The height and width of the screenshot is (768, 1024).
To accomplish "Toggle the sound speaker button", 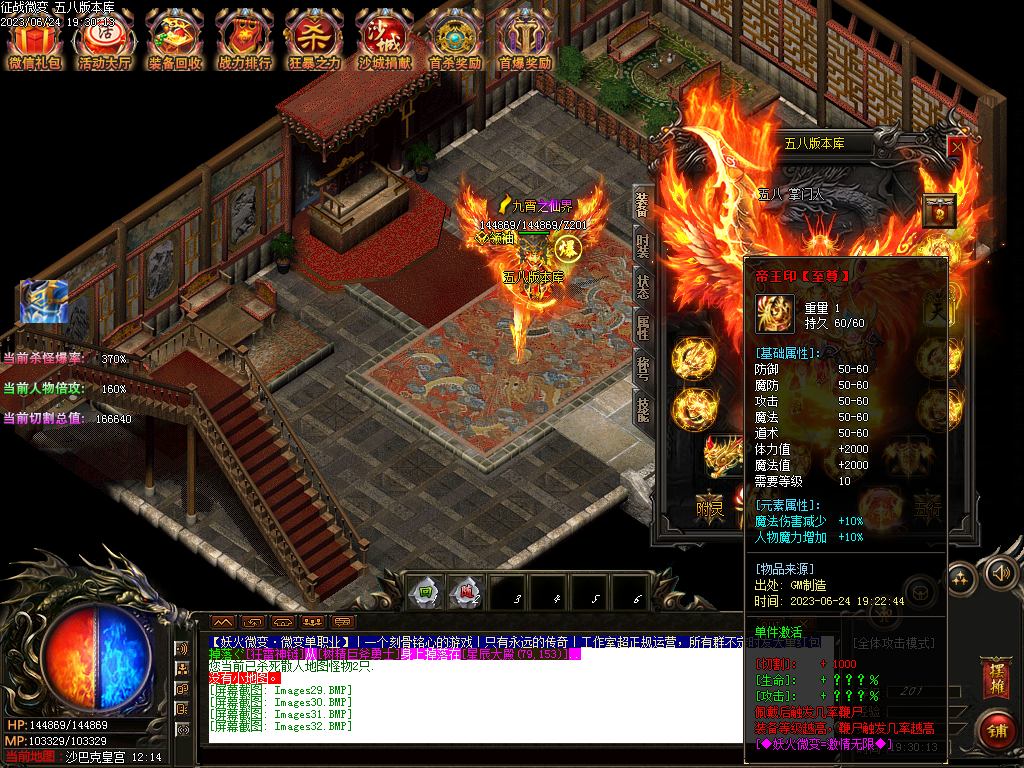I will click(x=997, y=573).
